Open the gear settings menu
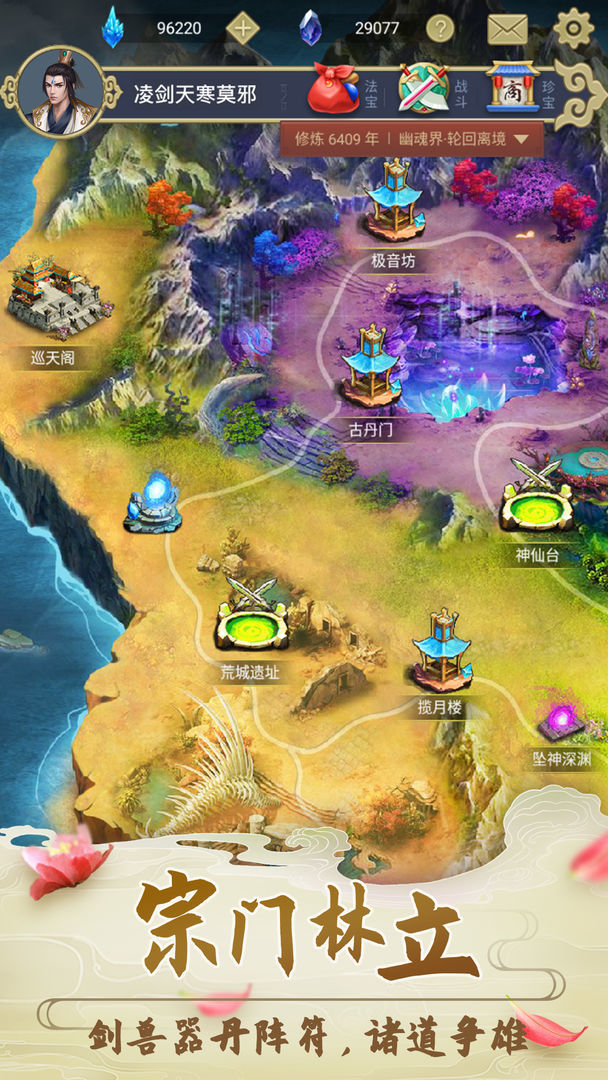The width and height of the screenshot is (608, 1080). pos(573,28)
